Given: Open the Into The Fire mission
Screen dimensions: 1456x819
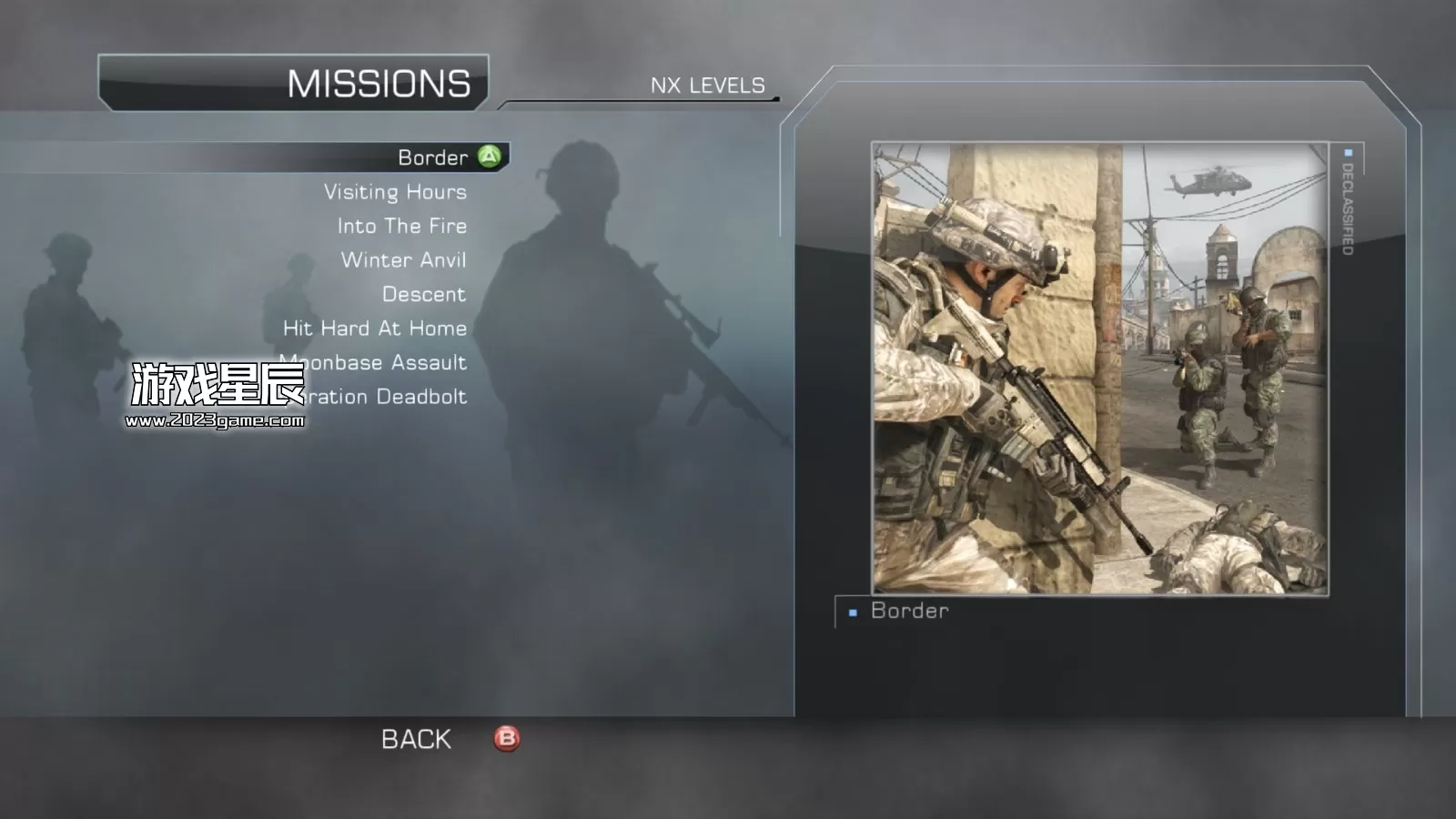Looking at the screenshot, I should pyautogui.click(x=401, y=226).
